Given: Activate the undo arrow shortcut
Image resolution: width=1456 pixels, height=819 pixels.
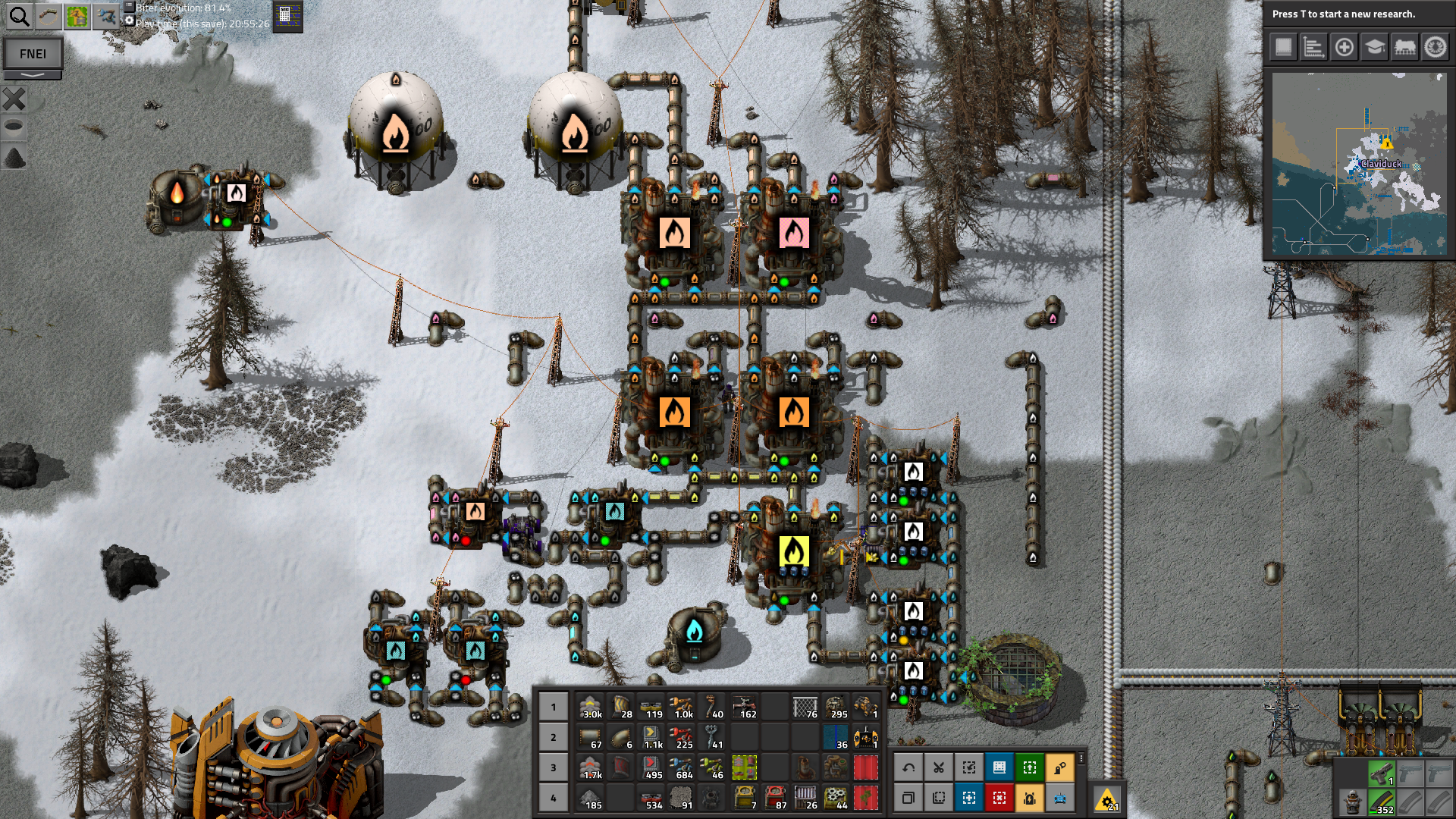Looking at the screenshot, I should [x=908, y=767].
